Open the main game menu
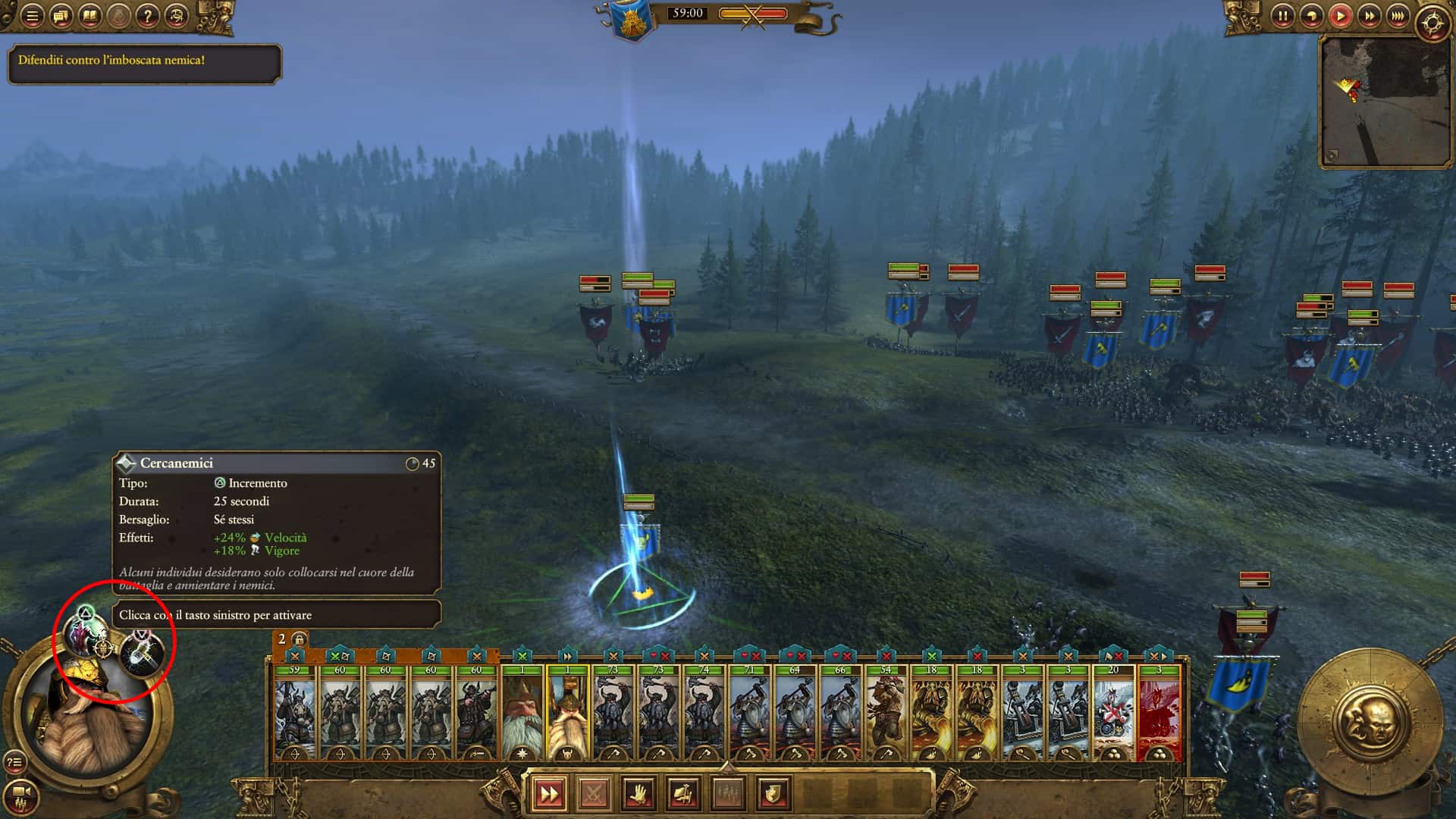The image size is (1456, 819). [x=32, y=16]
